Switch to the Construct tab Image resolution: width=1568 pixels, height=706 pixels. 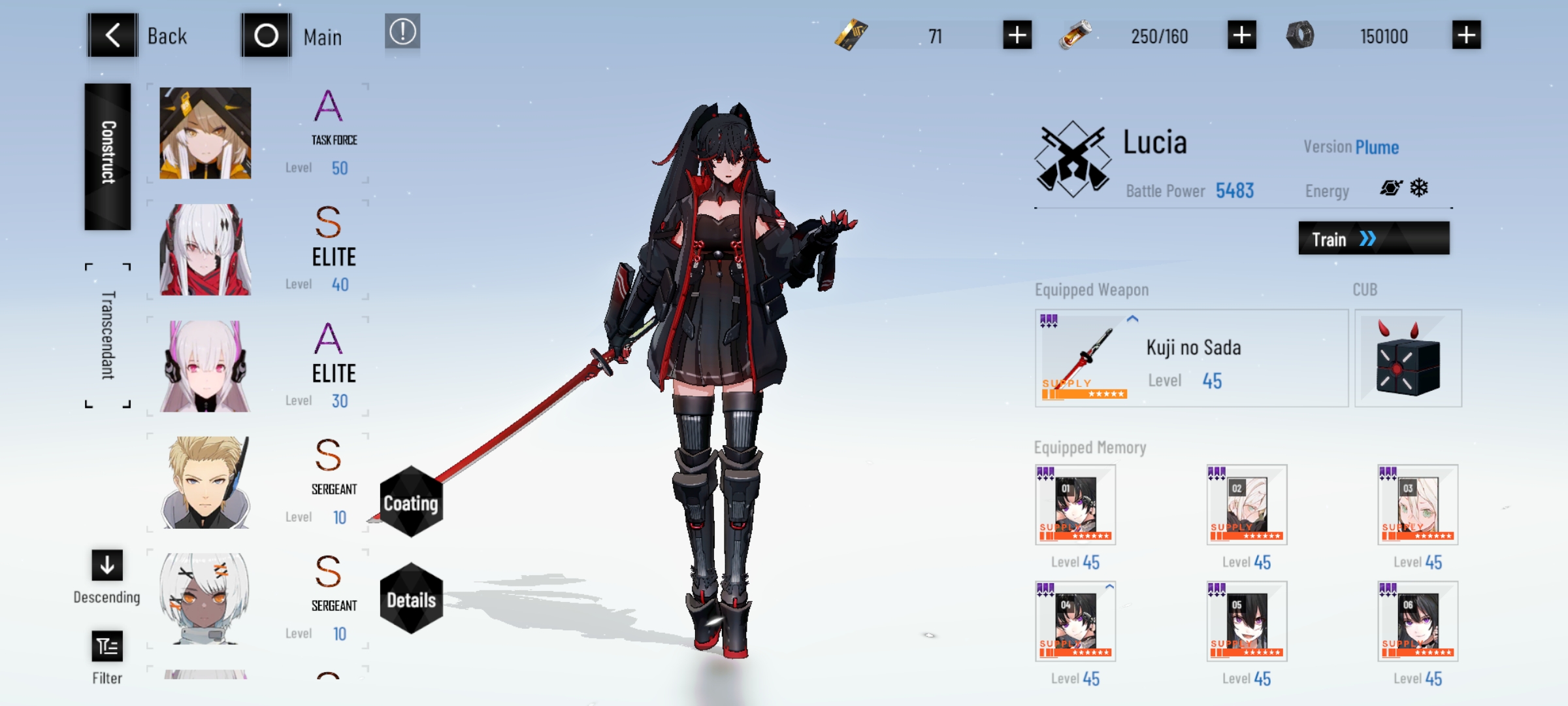(108, 156)
